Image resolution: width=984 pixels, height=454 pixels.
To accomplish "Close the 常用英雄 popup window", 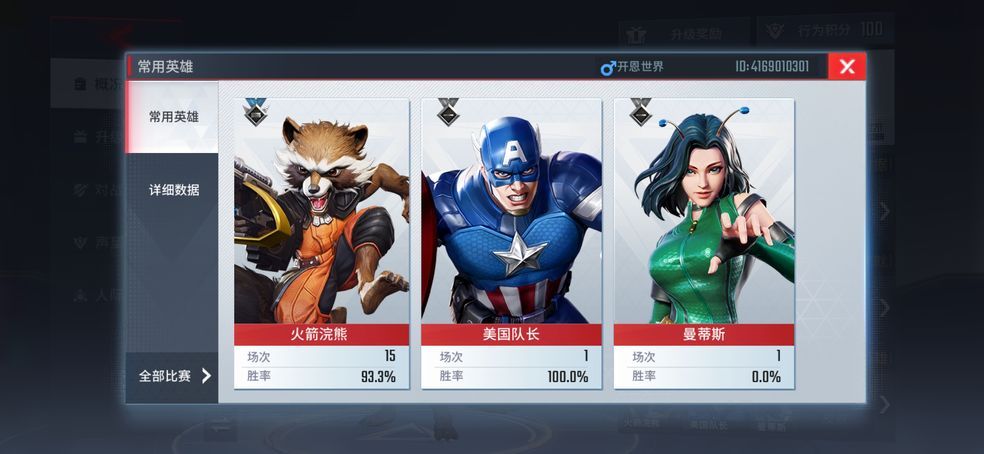I will (x=847, y=67).
